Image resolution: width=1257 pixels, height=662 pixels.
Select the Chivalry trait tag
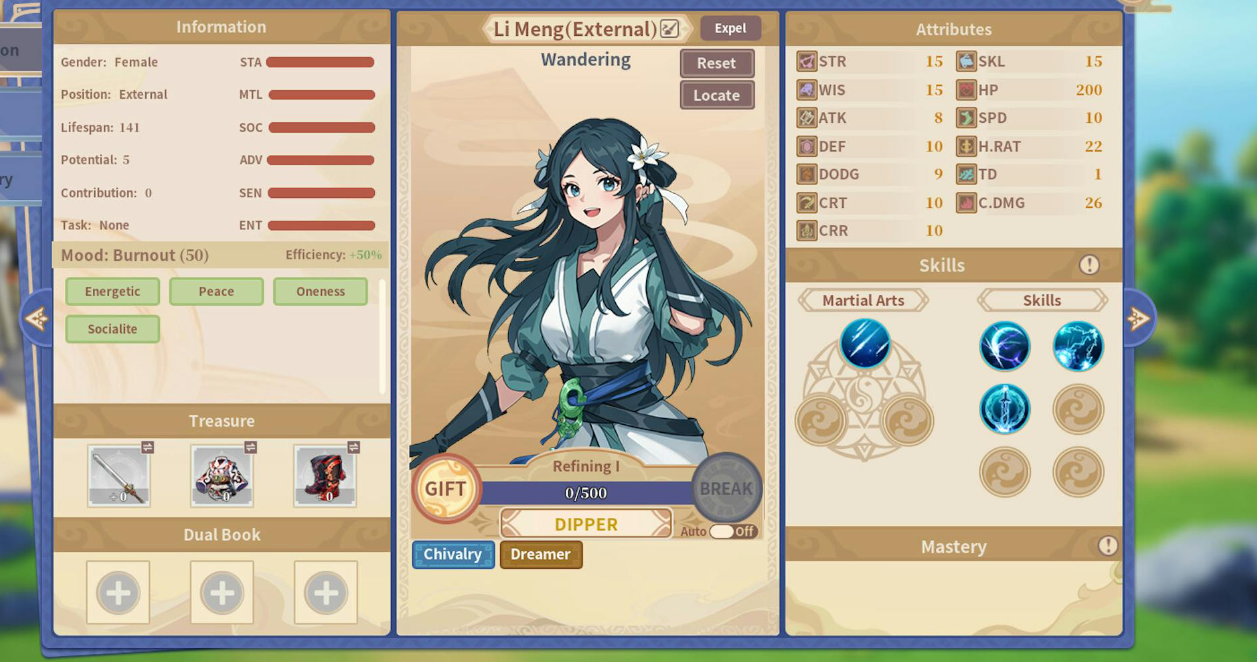tap(453, 554)
